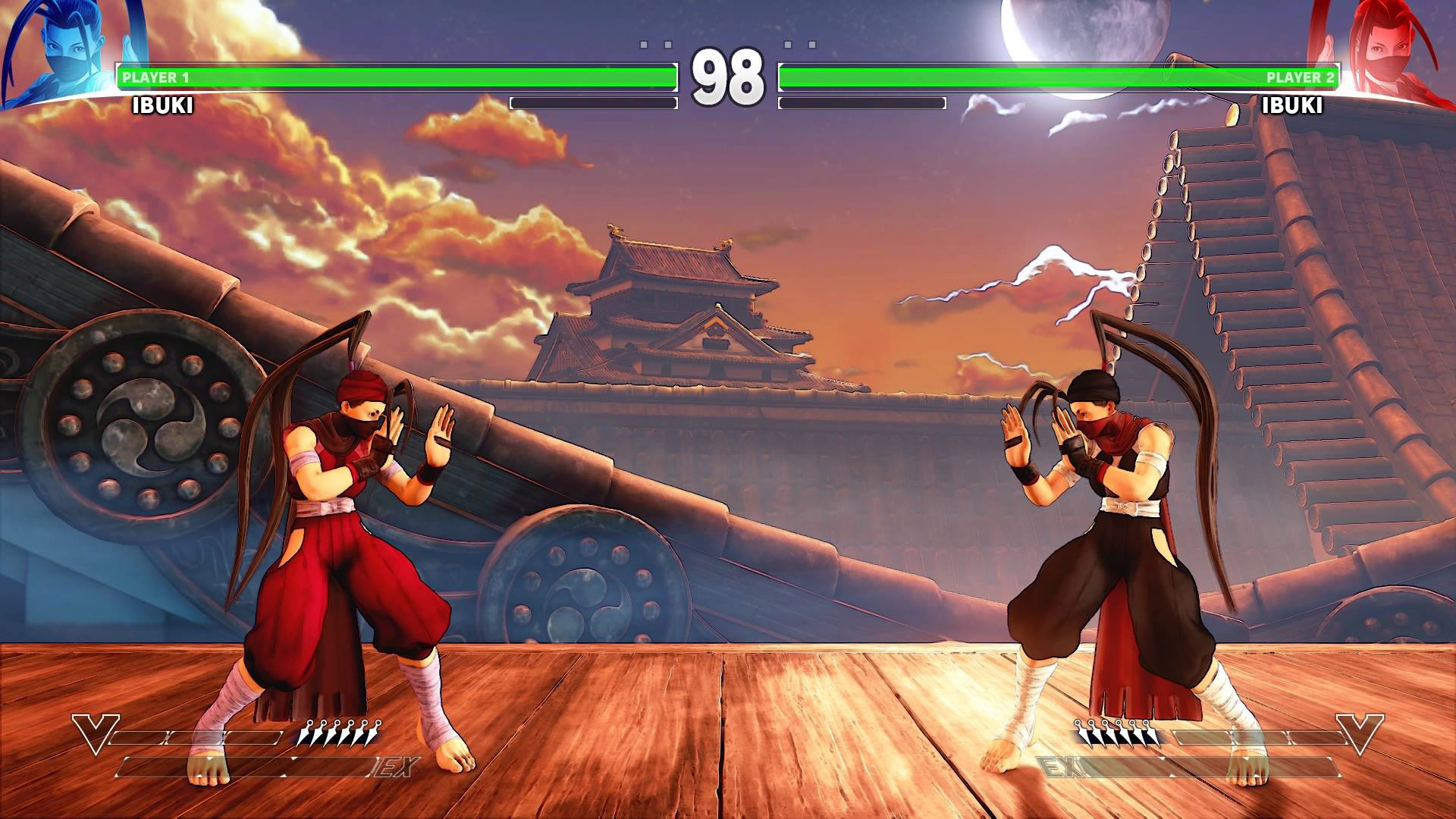Select the first kunai icon in Player 1's stock
This screenshot has width=1456, height=819.
(x=309, y=732)
